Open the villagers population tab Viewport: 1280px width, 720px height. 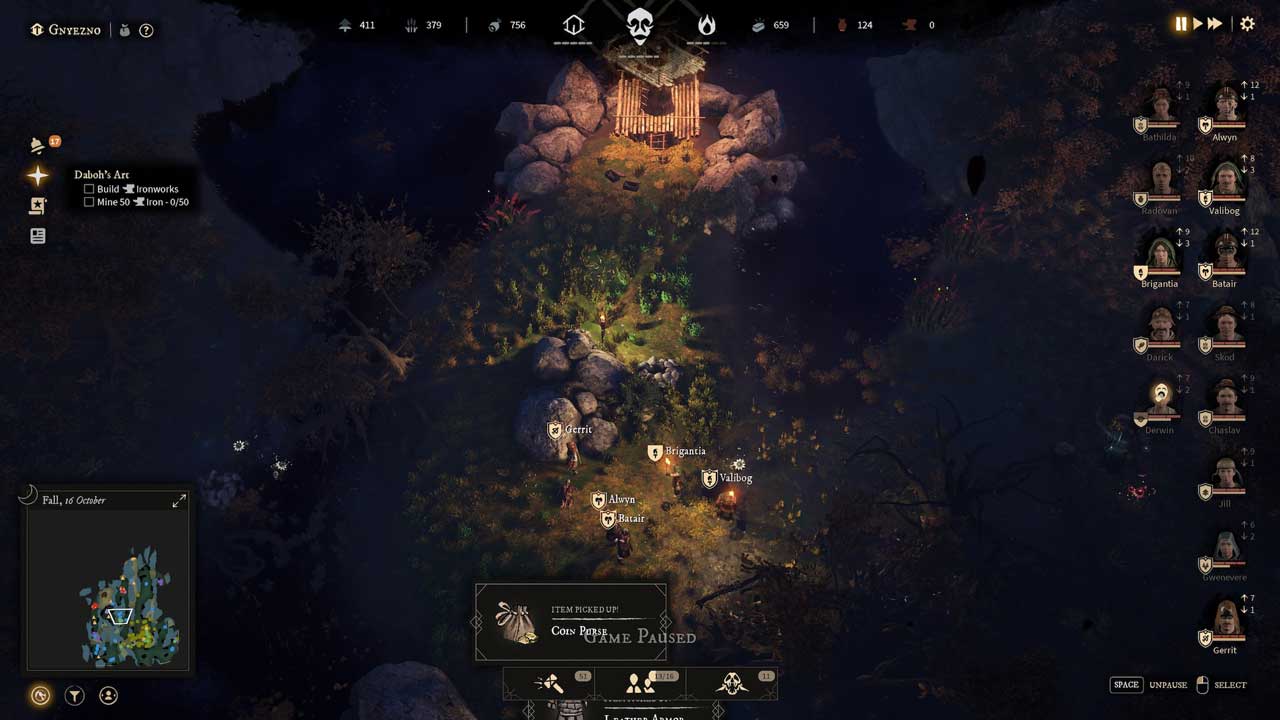point(641,684)
